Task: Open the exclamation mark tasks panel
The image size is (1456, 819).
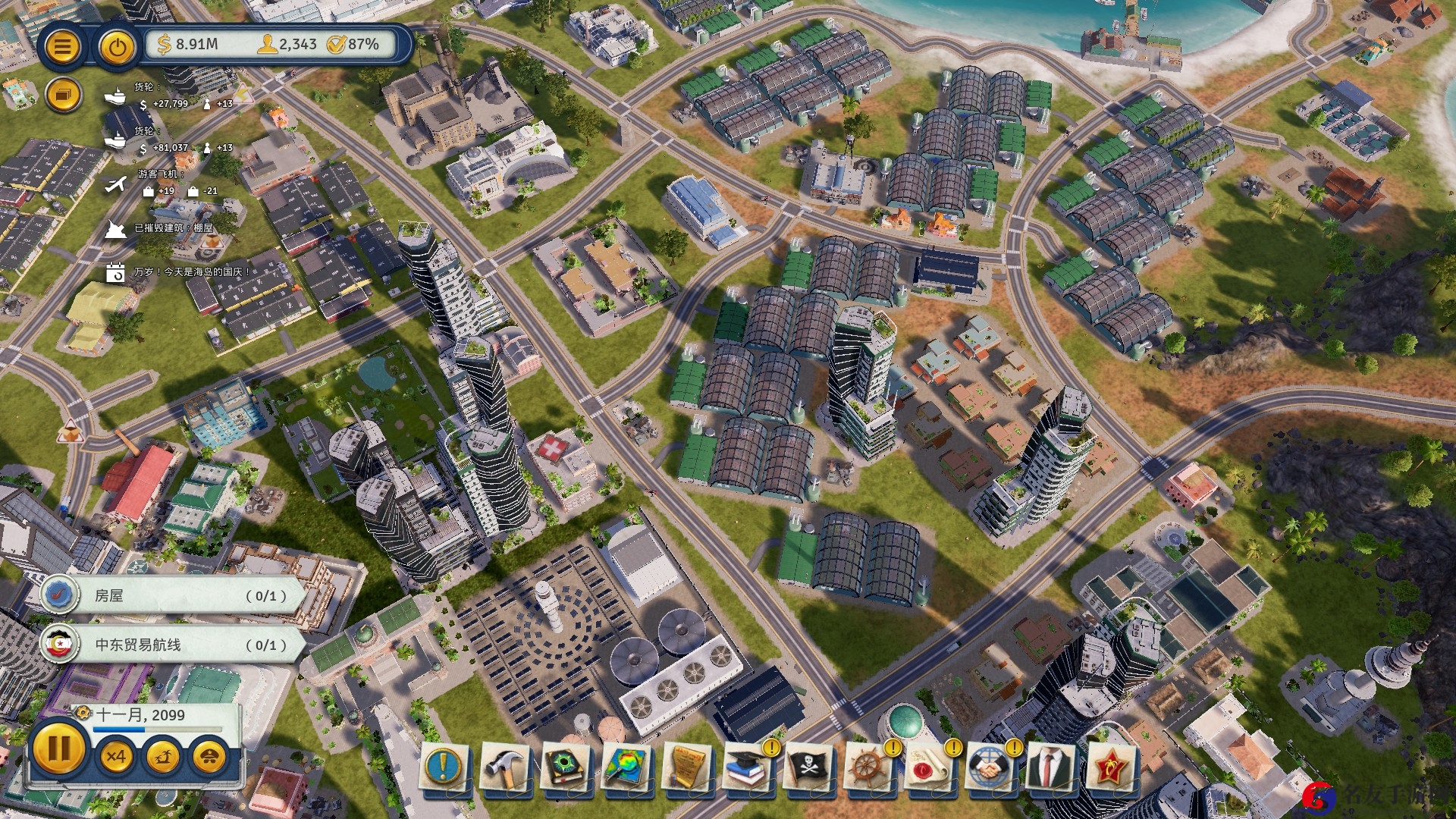Action: [444, 767]
